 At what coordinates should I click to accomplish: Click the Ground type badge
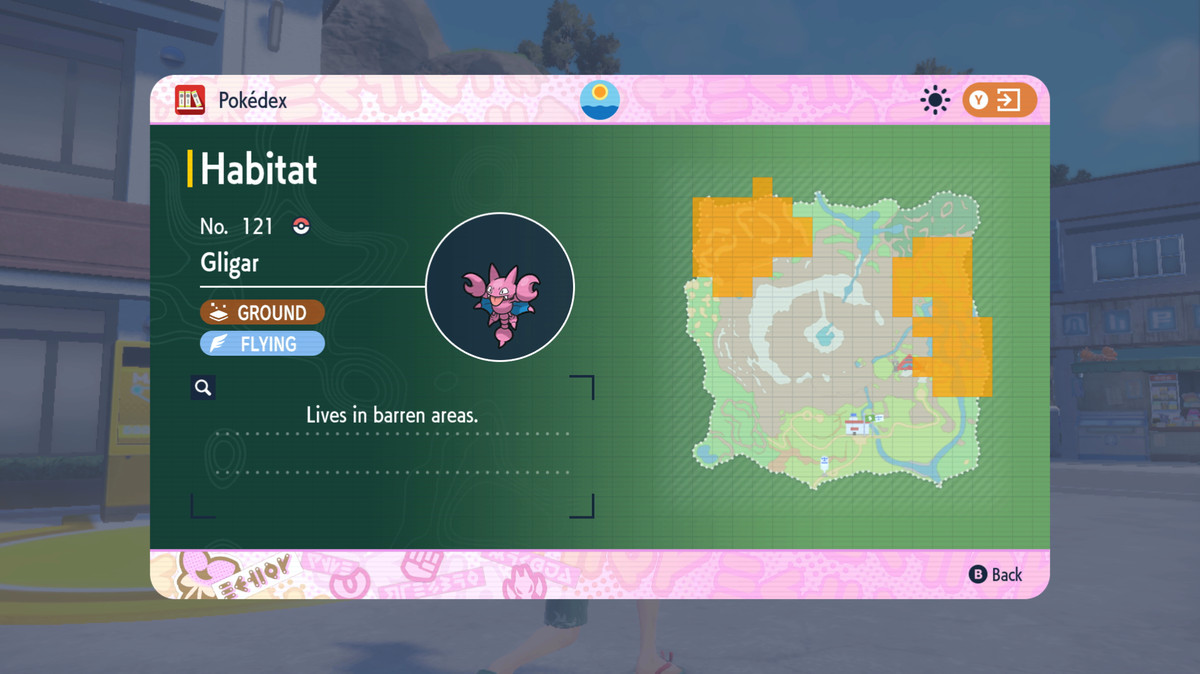(x=262, y=313)
